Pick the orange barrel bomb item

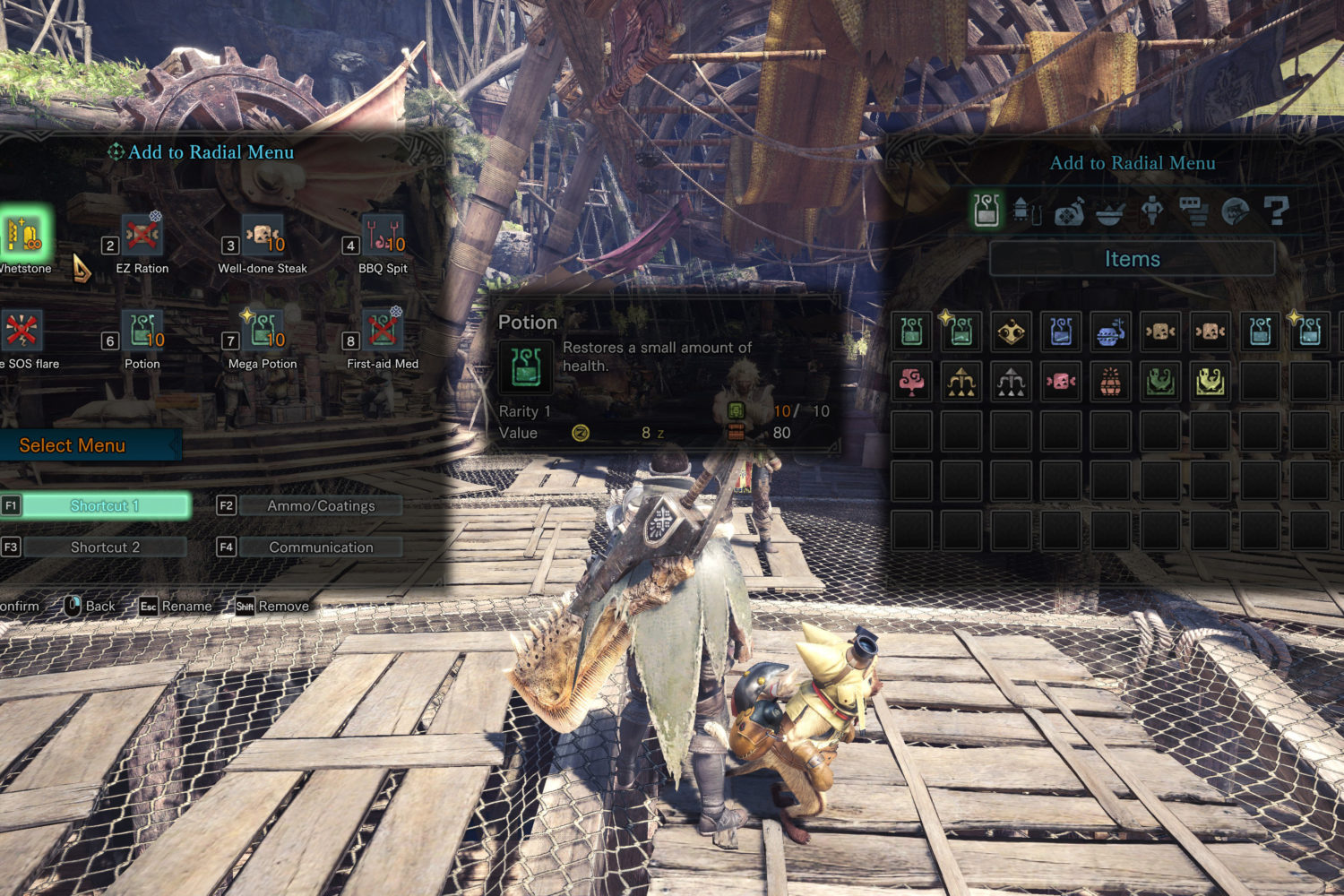1111,382
